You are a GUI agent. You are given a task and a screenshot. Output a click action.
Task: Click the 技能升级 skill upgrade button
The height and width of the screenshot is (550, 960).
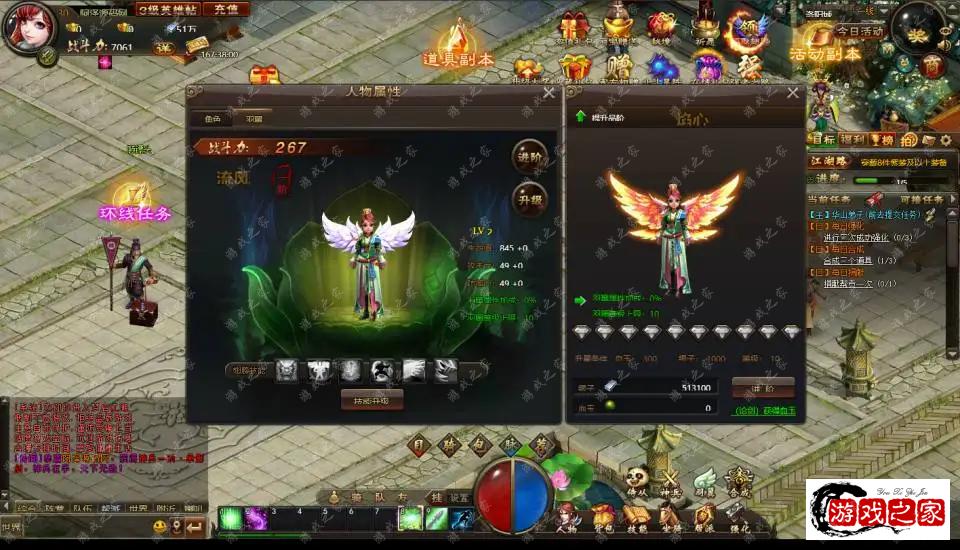coord(372,399)
